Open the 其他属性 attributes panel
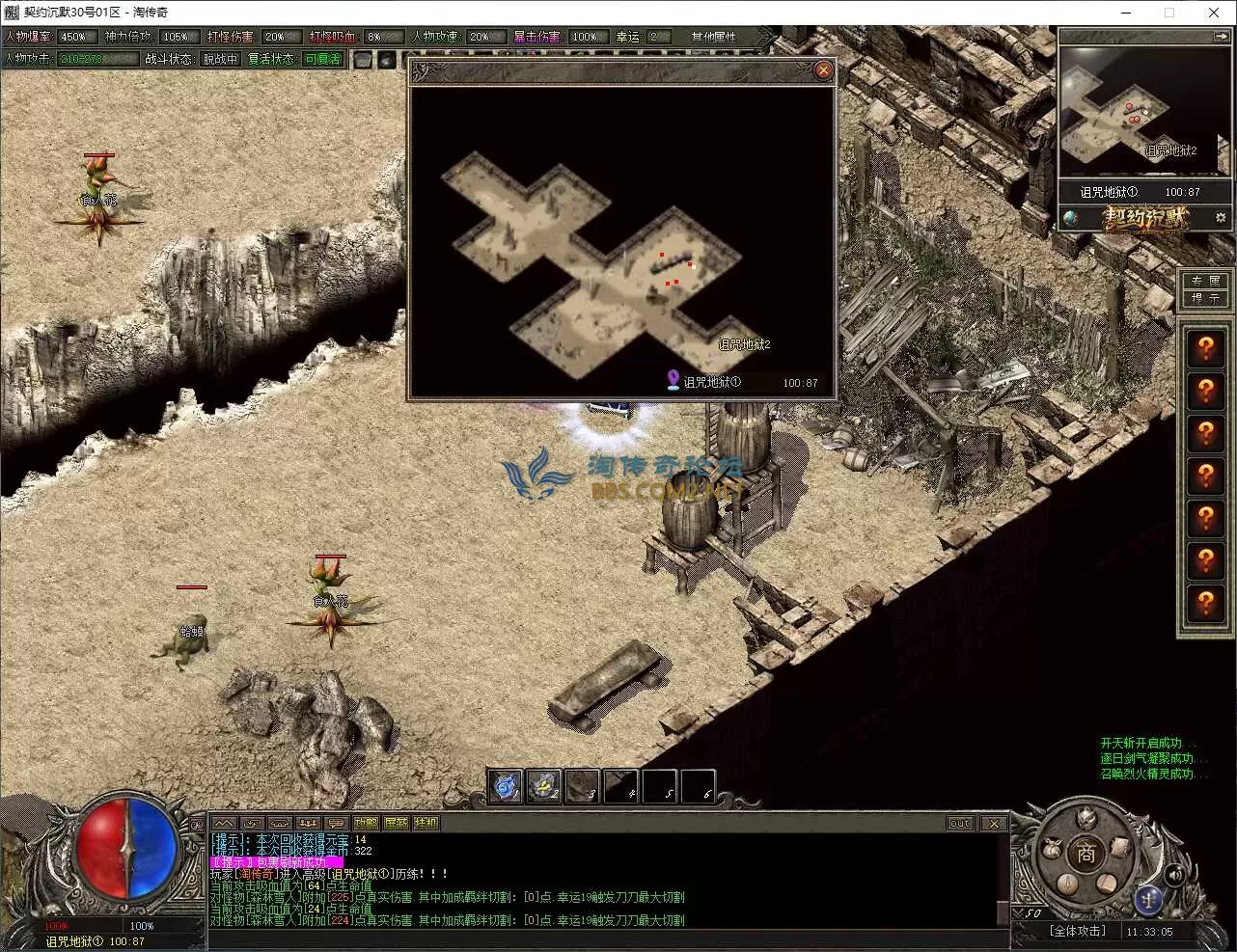Screen dimensions: 1237x952 (714, 37)
